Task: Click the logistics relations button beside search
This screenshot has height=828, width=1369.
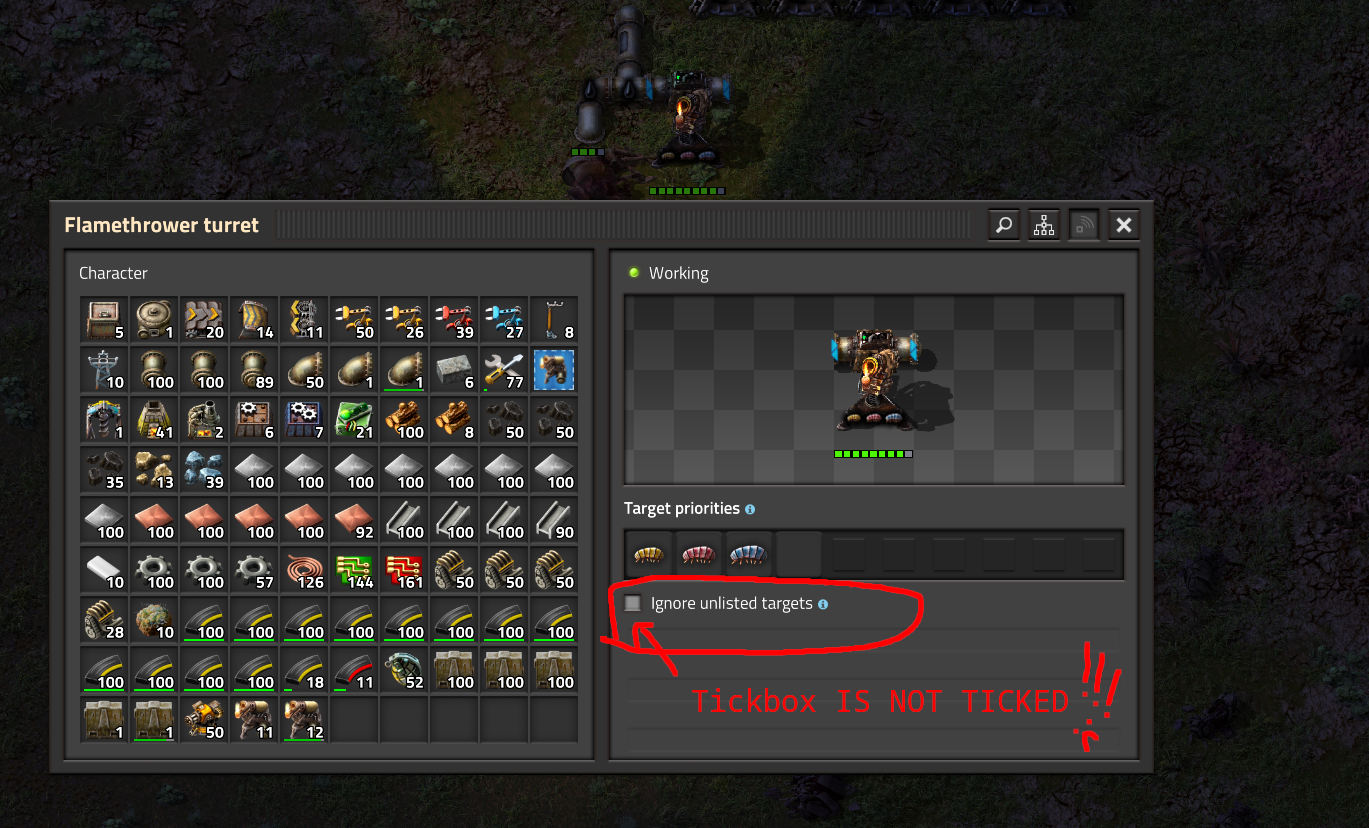Action: (1043, 224)
